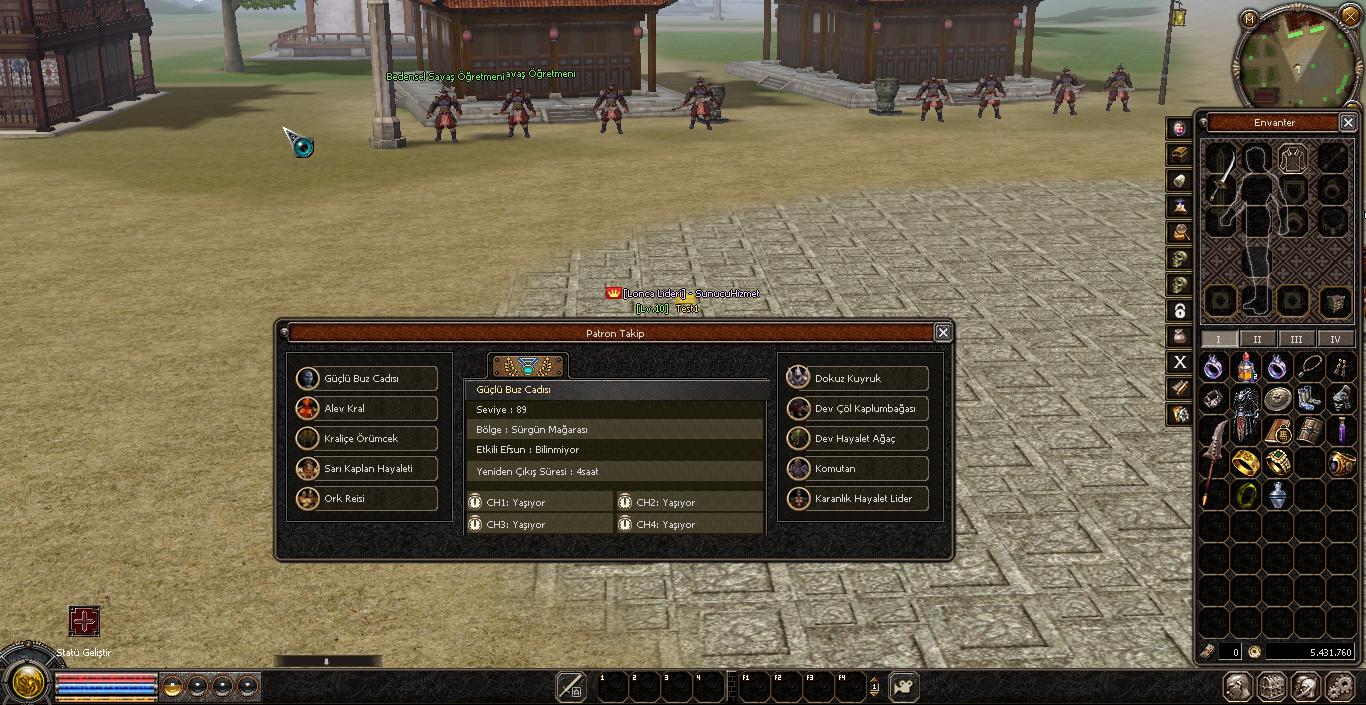Pick Sarı Kaplan Hayaleti in boss list
The height and width of the screenshot is (705, 1366).
[367, 469]
